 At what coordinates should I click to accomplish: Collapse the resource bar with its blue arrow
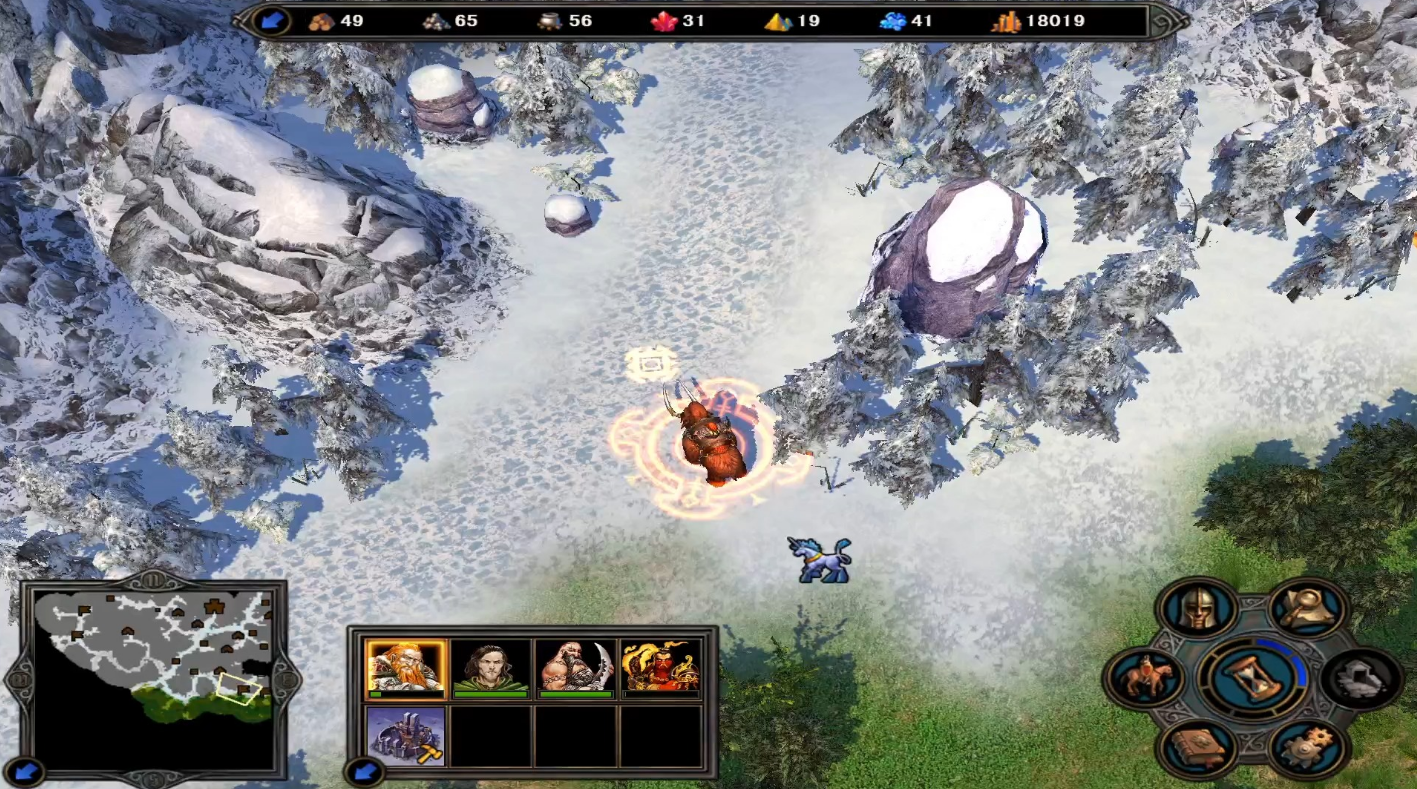(270, 21)
